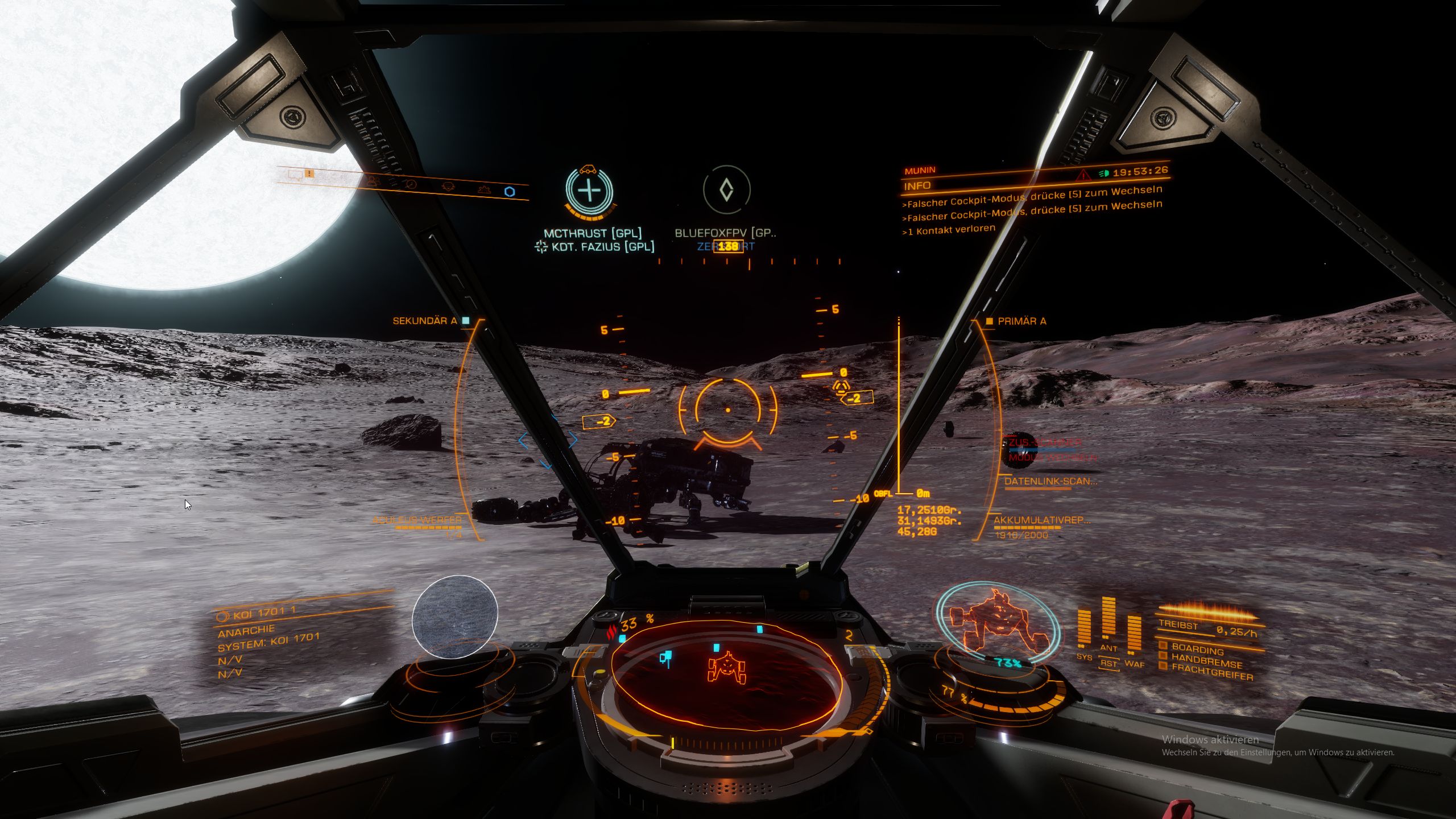Toggle the BOARDING indicator
This screenshot has height=819, width=1456.
point(1197,650)
